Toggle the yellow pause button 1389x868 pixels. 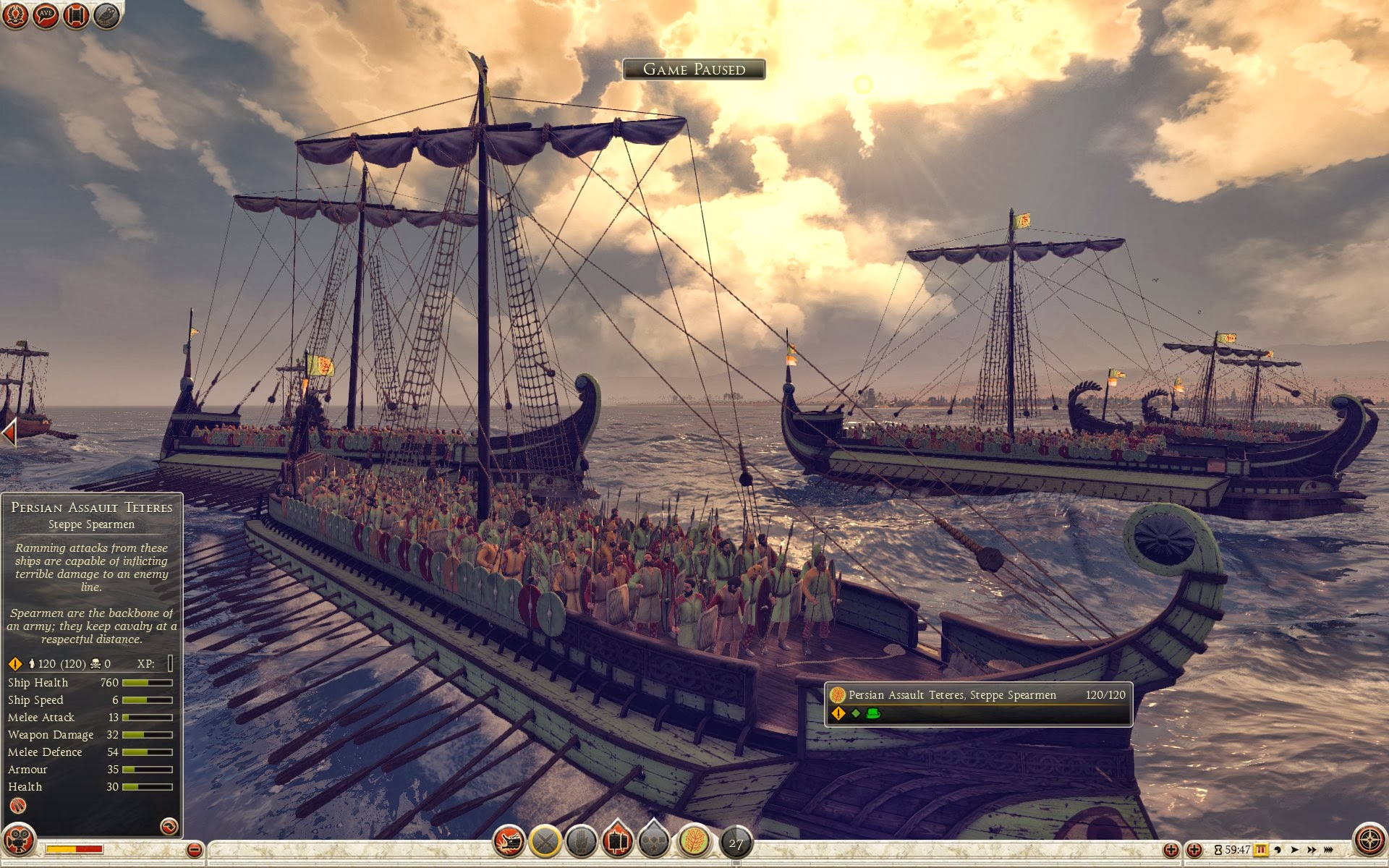1261,850
